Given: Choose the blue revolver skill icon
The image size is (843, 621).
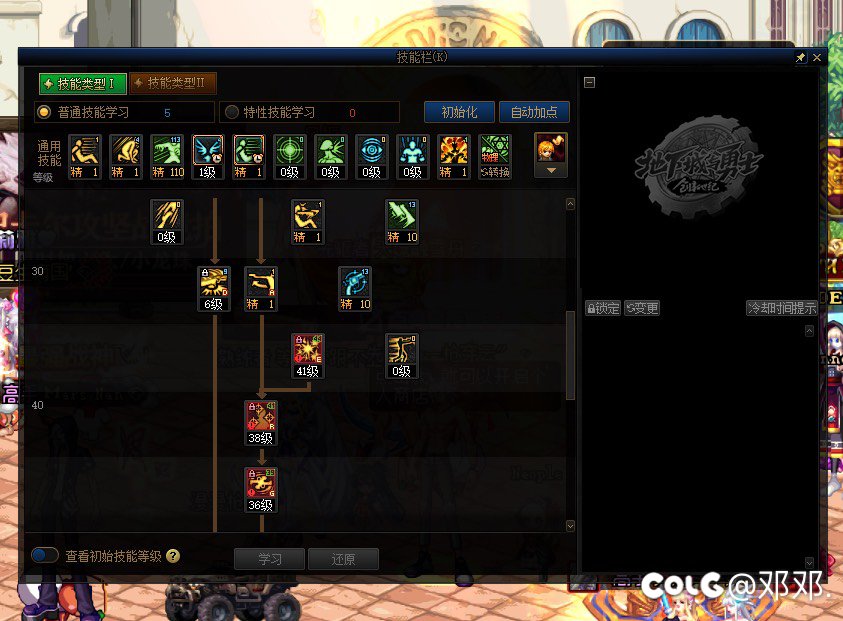Looking at the screenshot, I should [x=354, y=288].
